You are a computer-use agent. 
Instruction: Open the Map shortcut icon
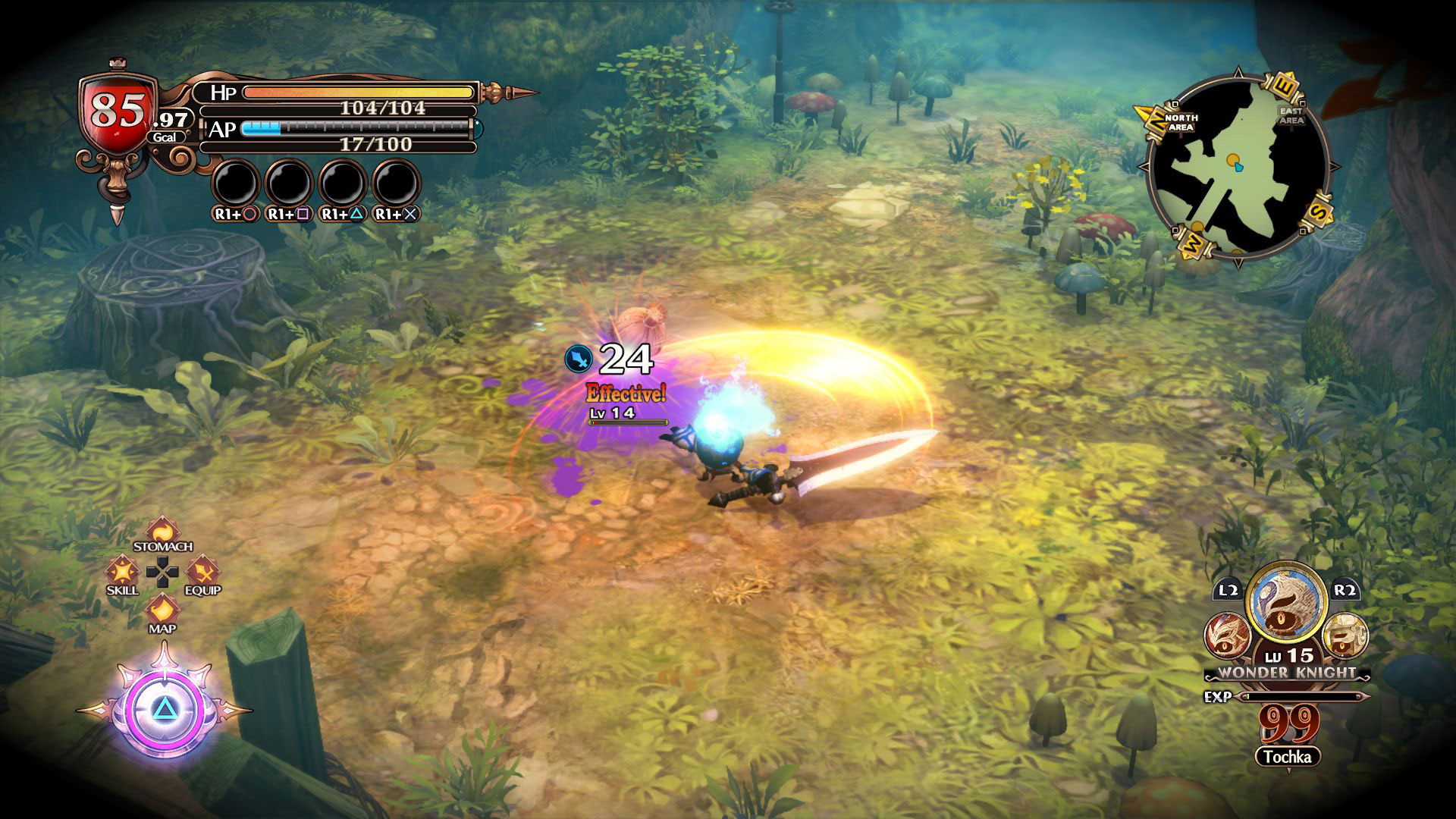click(162, 610)
